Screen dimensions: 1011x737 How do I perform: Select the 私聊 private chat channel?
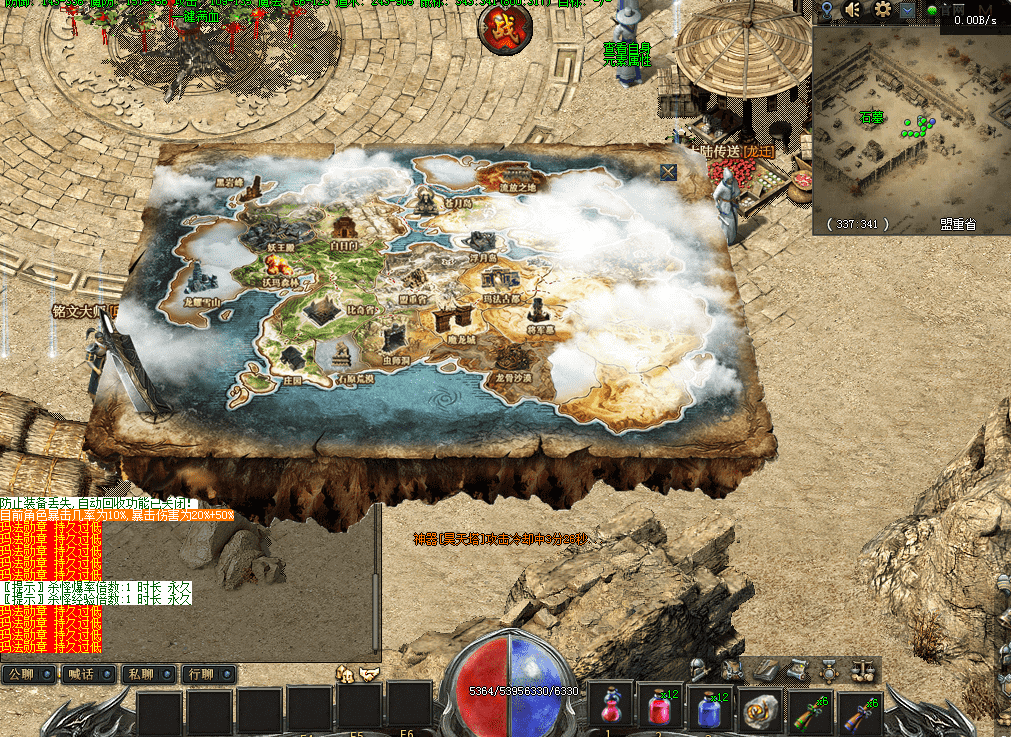click(147, 674)
